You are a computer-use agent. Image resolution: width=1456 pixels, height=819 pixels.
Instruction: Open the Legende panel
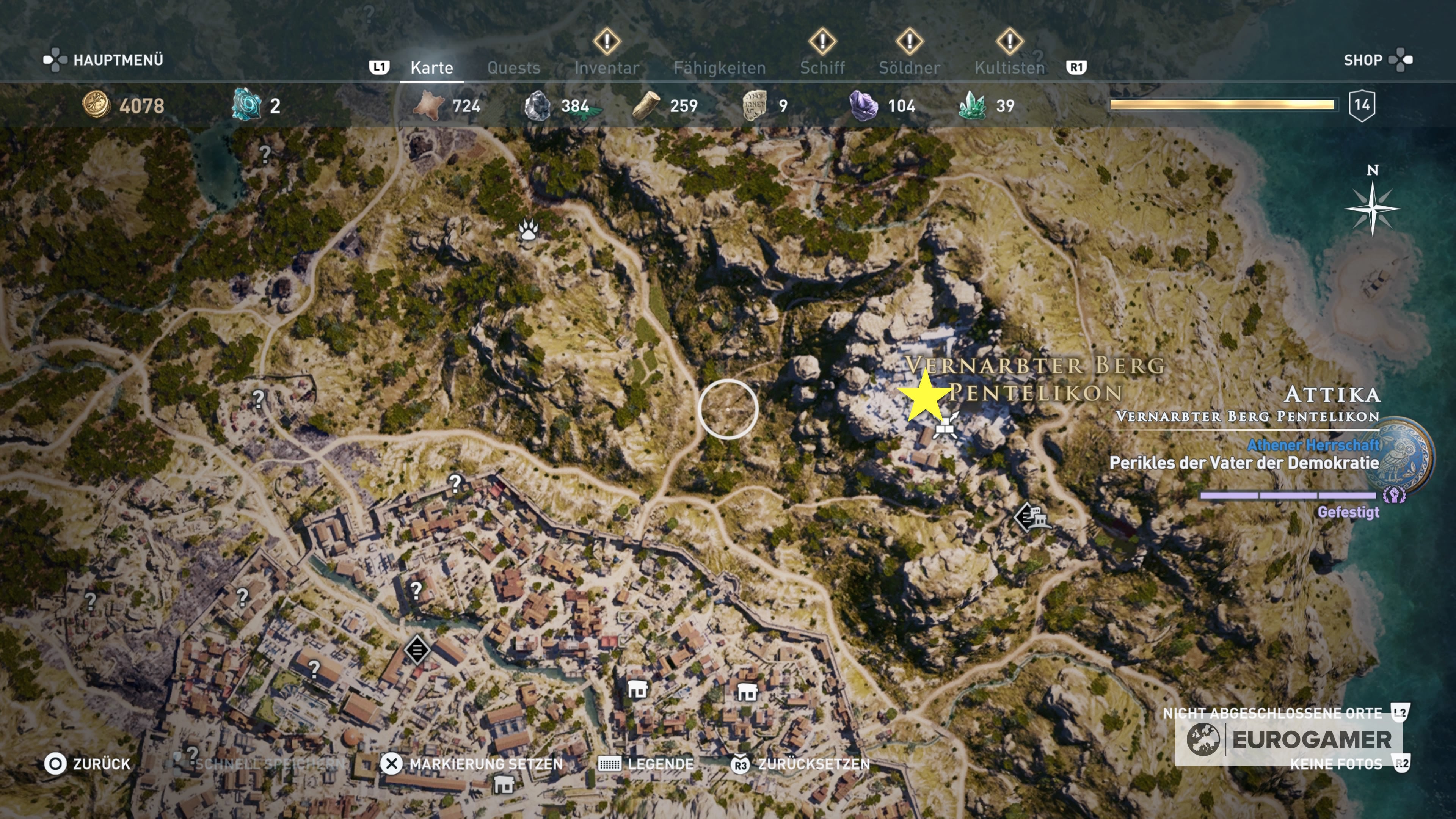[661, 764]
